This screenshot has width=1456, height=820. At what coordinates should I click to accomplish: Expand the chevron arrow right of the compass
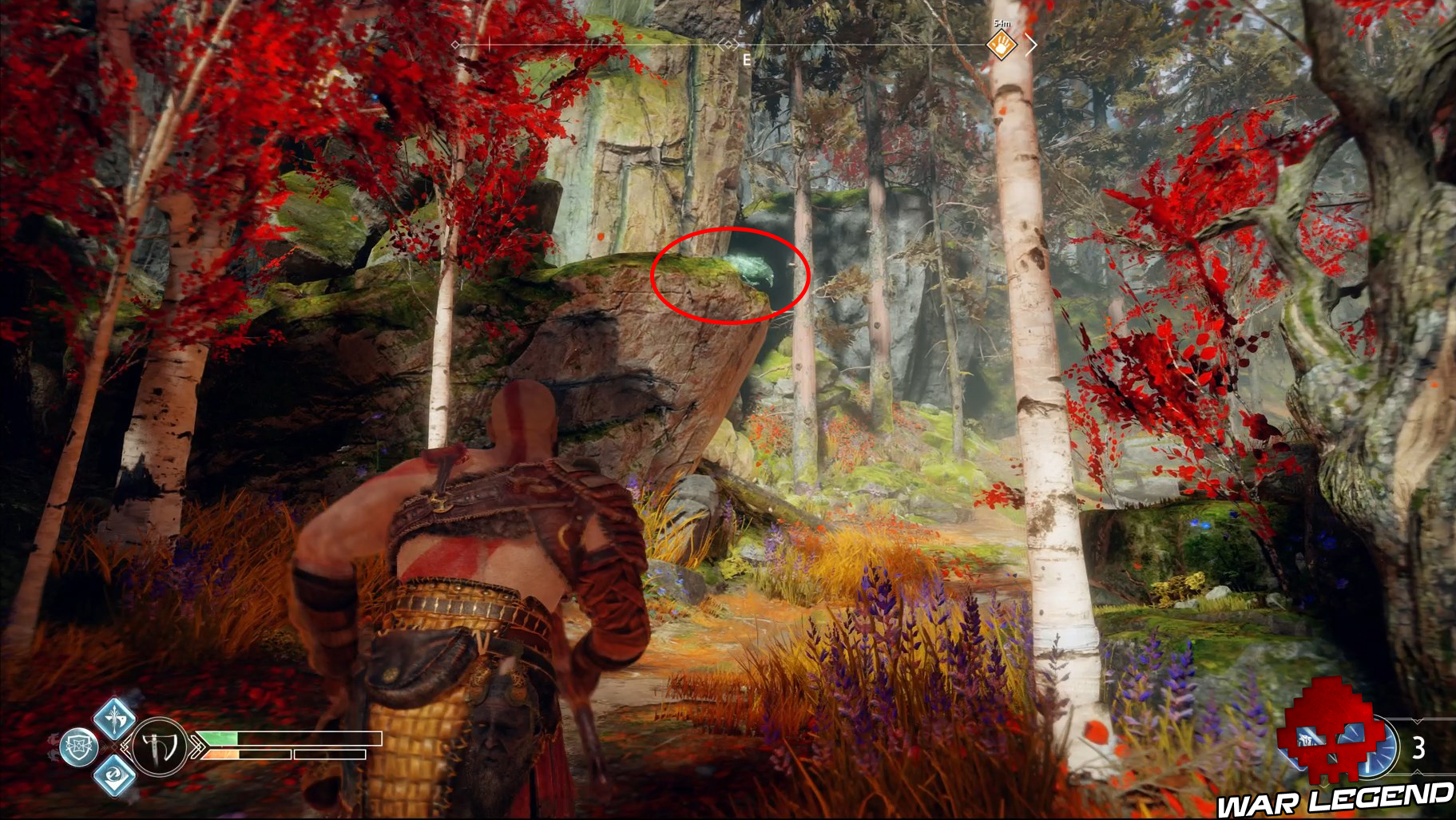pyautogui.click(x=1033, y=45)
